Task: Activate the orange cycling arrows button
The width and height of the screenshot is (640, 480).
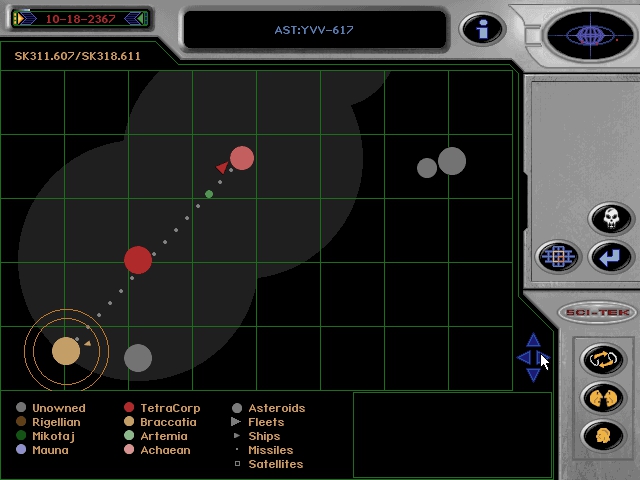Action: tap(603, 359)
